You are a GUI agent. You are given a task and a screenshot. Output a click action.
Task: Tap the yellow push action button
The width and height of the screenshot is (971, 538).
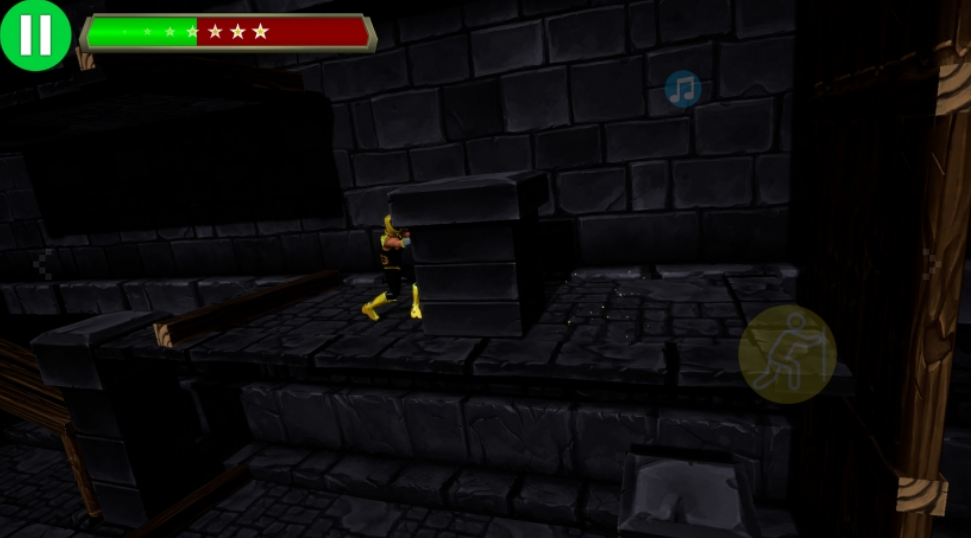pyautogui.click(x=787, y=354)
